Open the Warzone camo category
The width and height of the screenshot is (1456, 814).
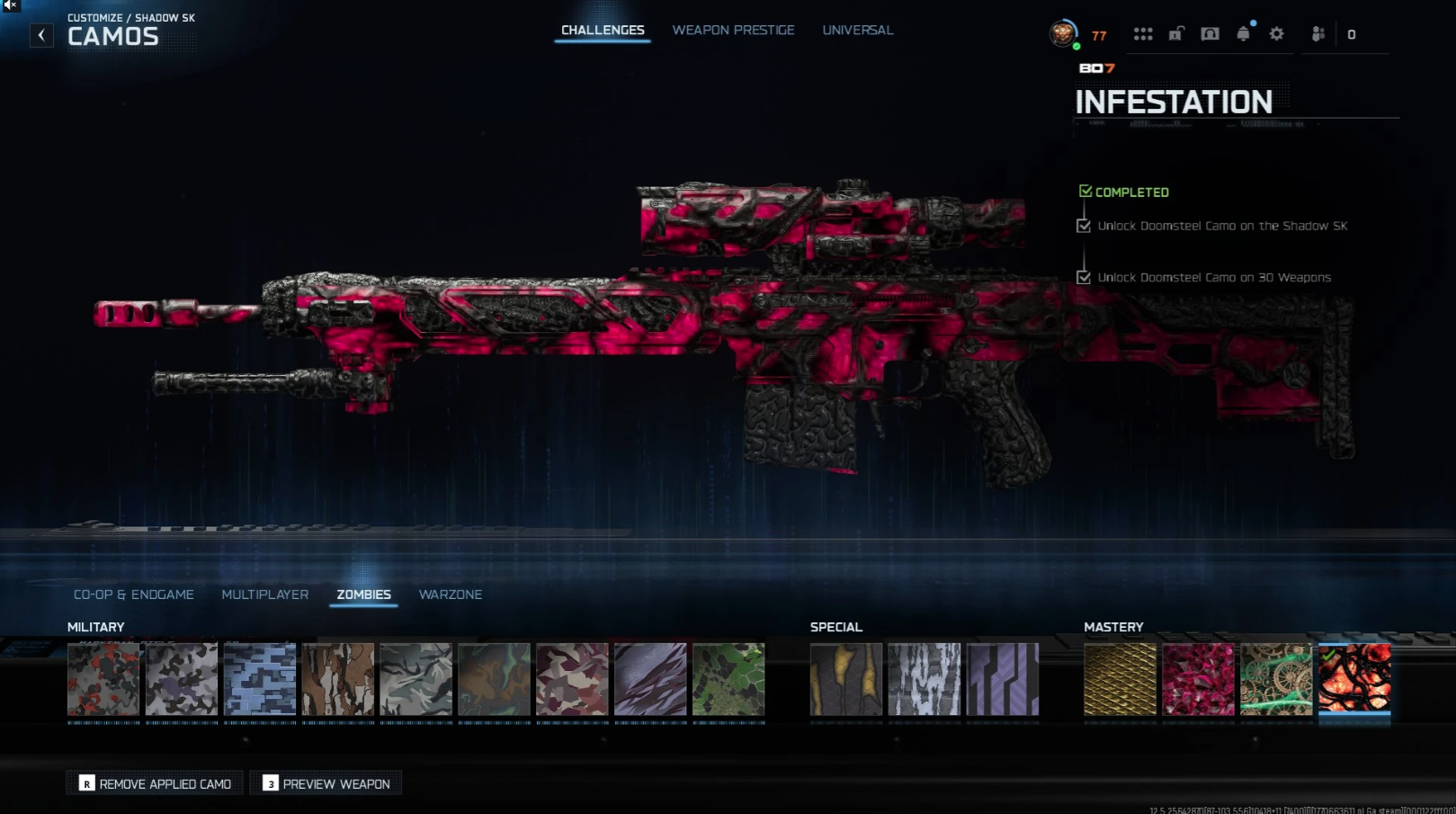point(450,595)
